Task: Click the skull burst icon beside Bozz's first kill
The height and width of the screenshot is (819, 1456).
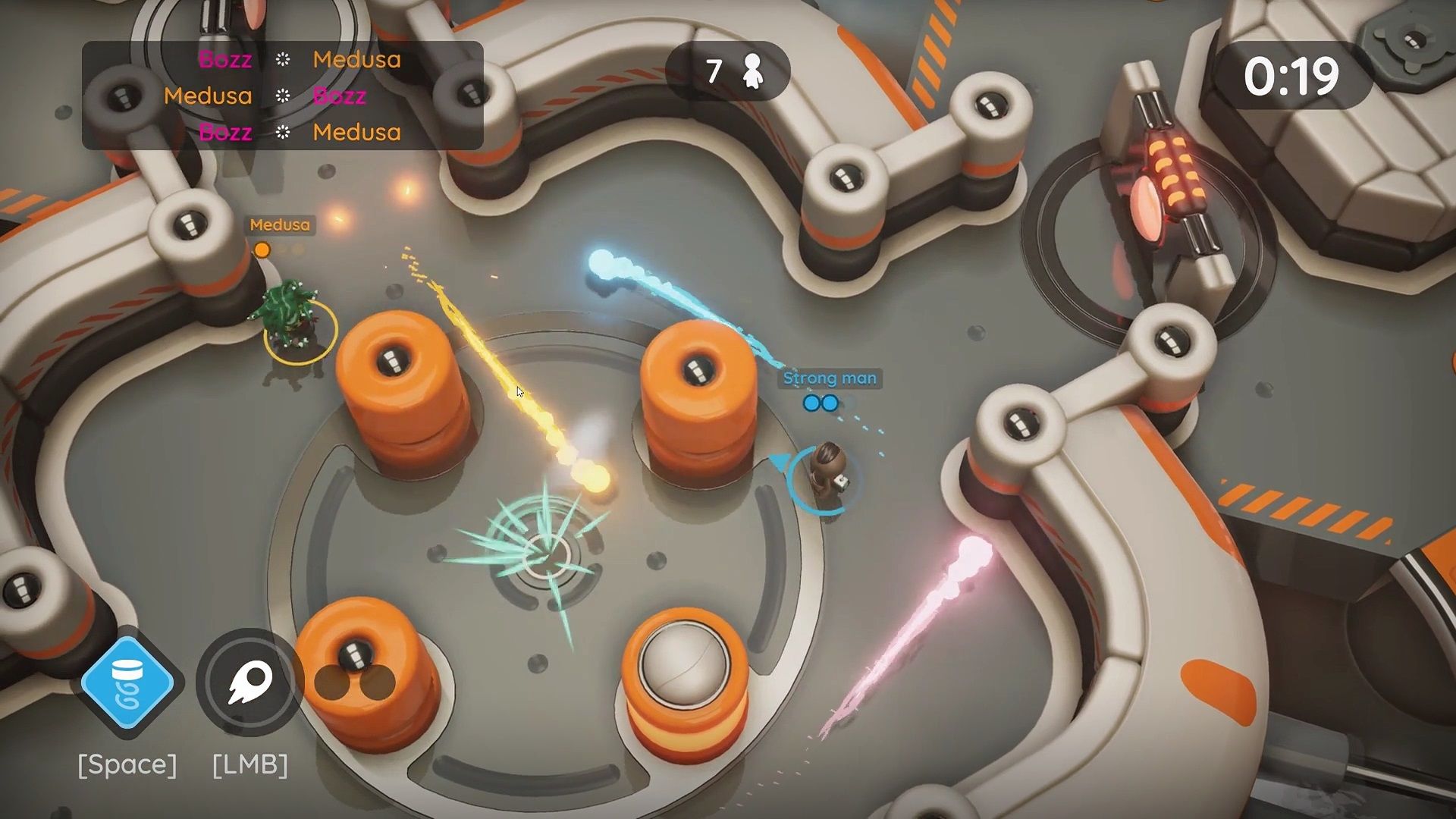Action: click(283, 61)
